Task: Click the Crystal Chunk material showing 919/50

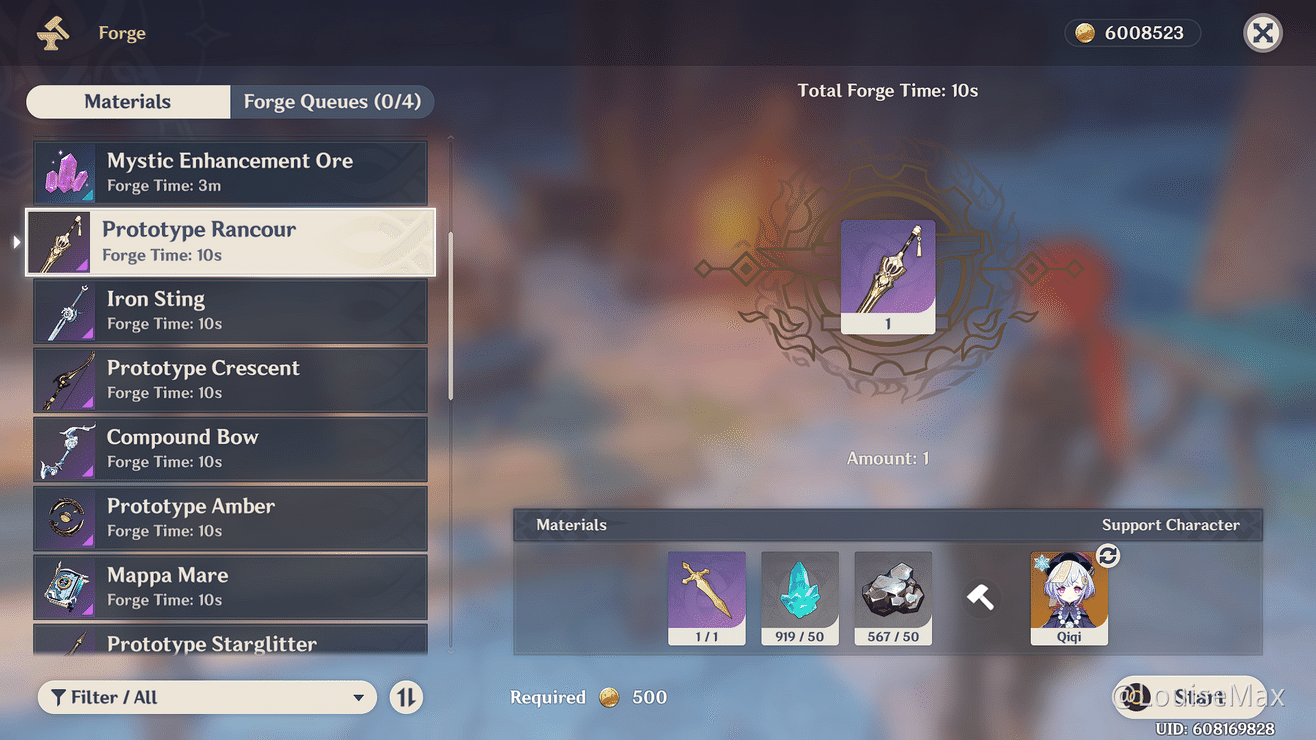Action: 800,597
